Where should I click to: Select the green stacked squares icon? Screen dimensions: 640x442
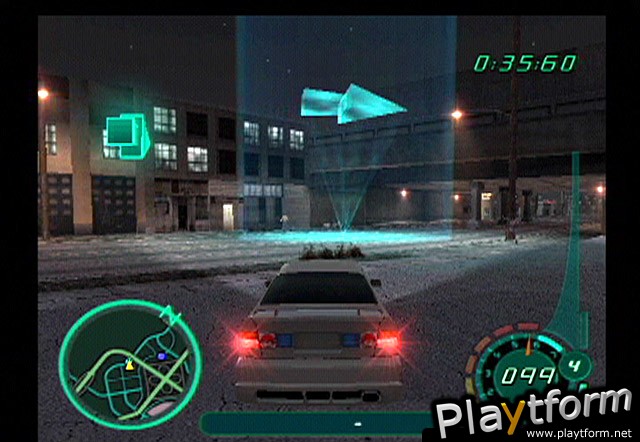click(127, 134)
